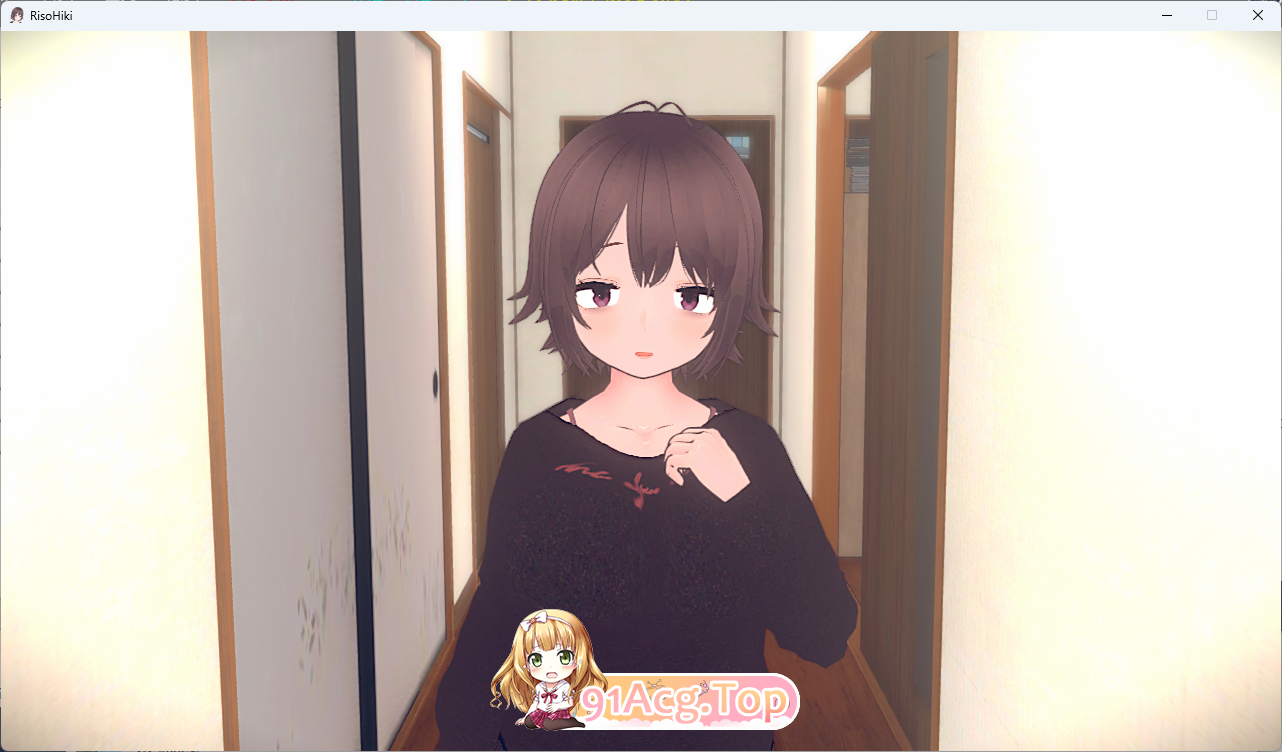Maximize the RisoHiki game window

pyautogui.click(x=1212, y=15)
